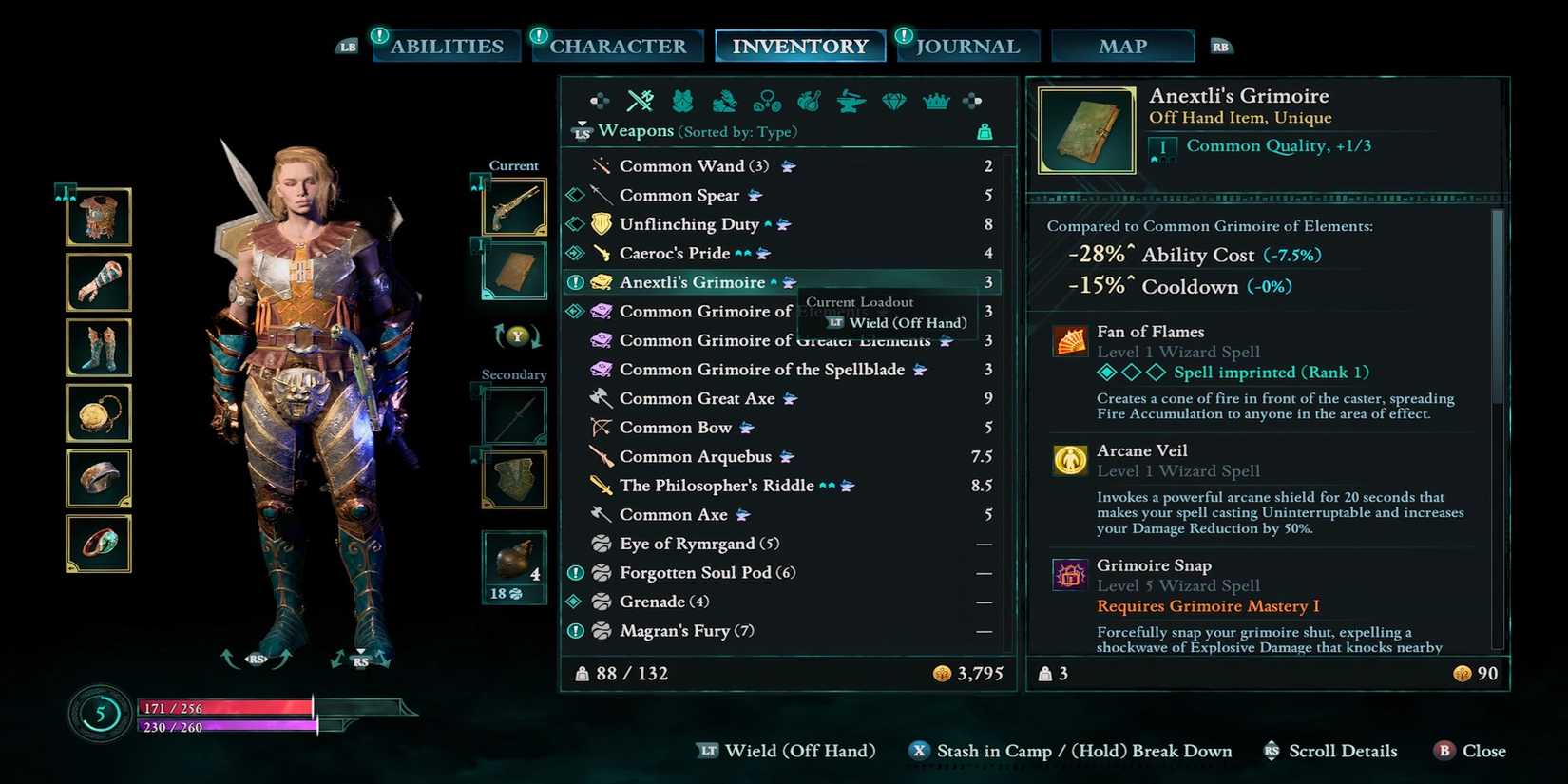This screenshot has height=784, width=1568.
Task: Switch to the CHARACTER tab
Action: (619, 46)
